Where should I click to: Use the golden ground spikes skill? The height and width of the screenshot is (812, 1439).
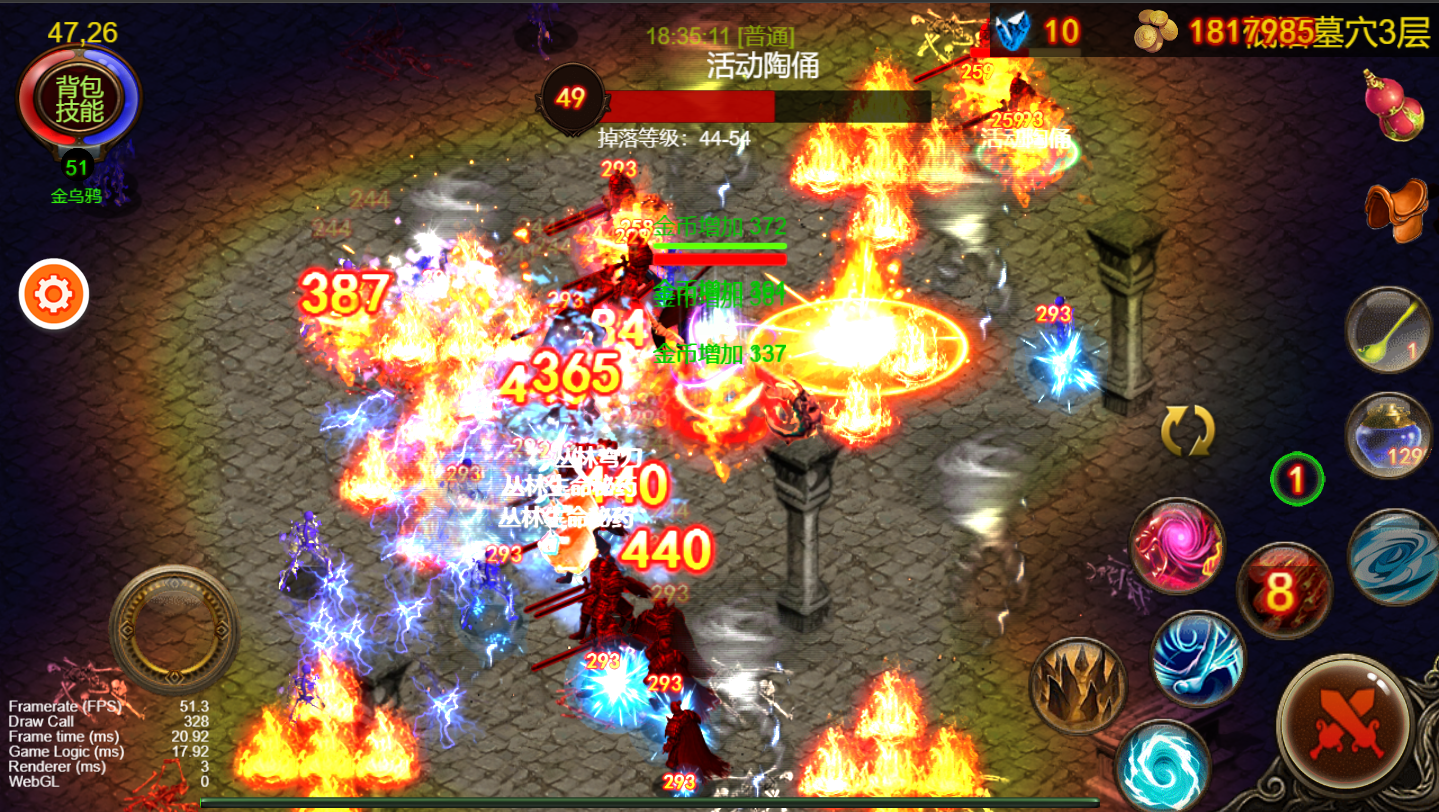(x=1078, y=686)
